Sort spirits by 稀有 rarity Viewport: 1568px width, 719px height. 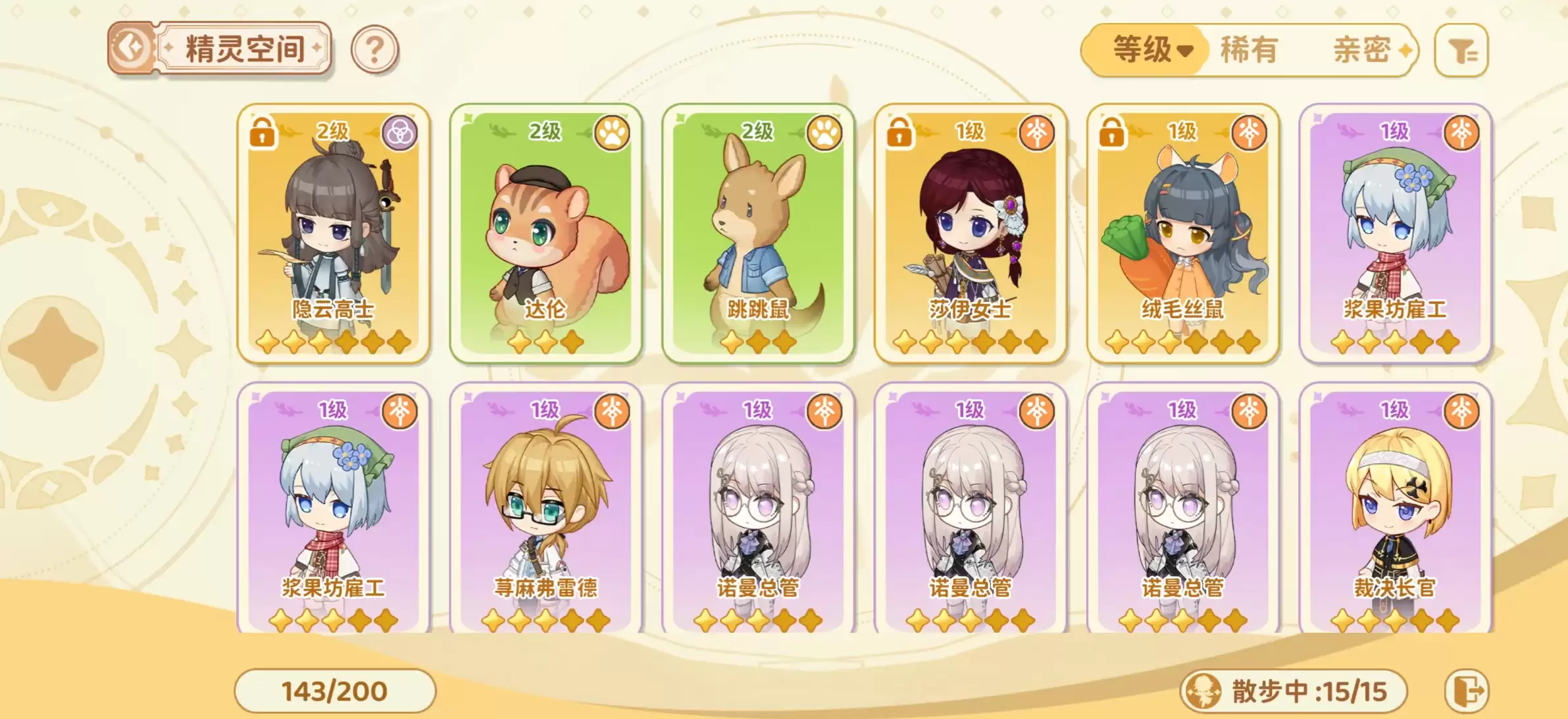tap(1248, 50)
